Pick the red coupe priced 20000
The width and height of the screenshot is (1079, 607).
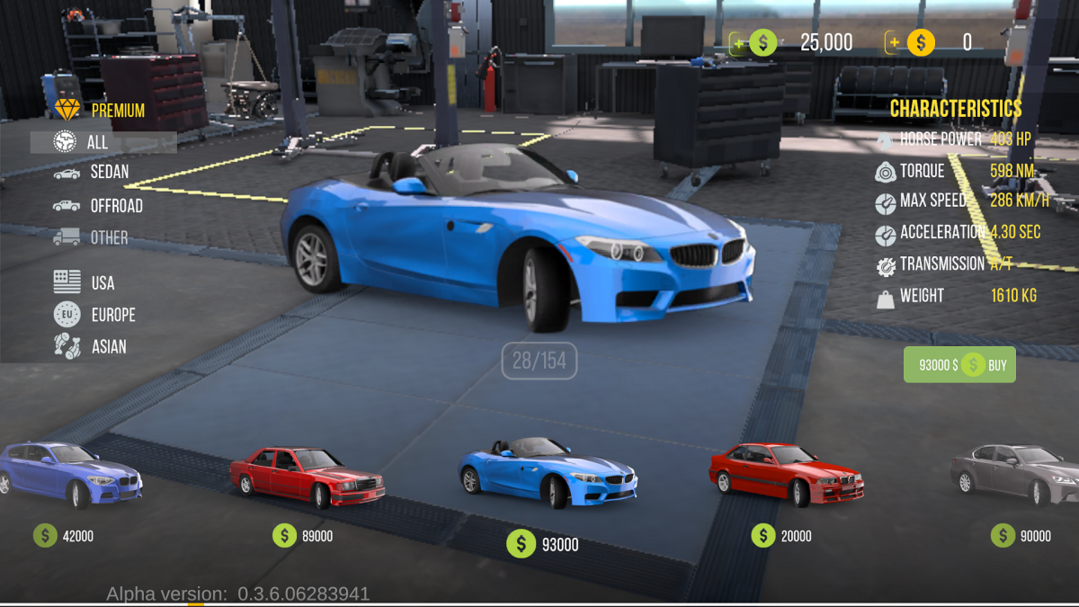(x=785, y=473)
